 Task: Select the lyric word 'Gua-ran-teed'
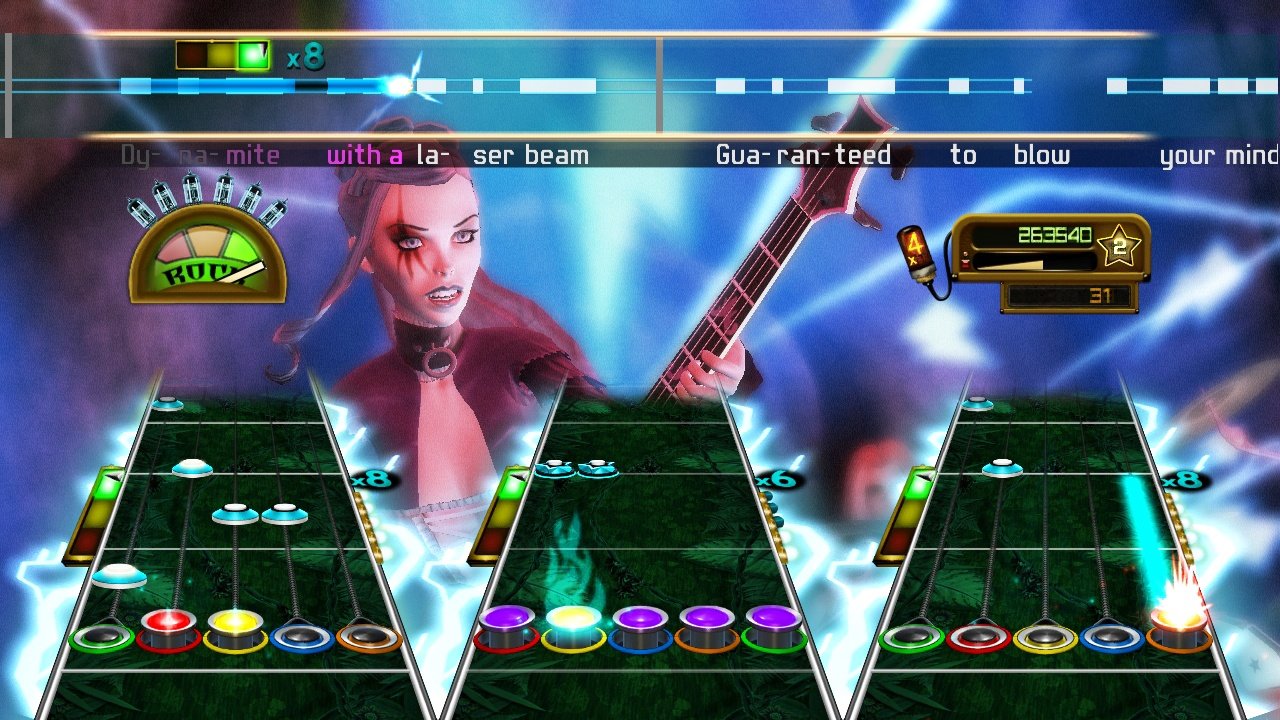[803, 154]
